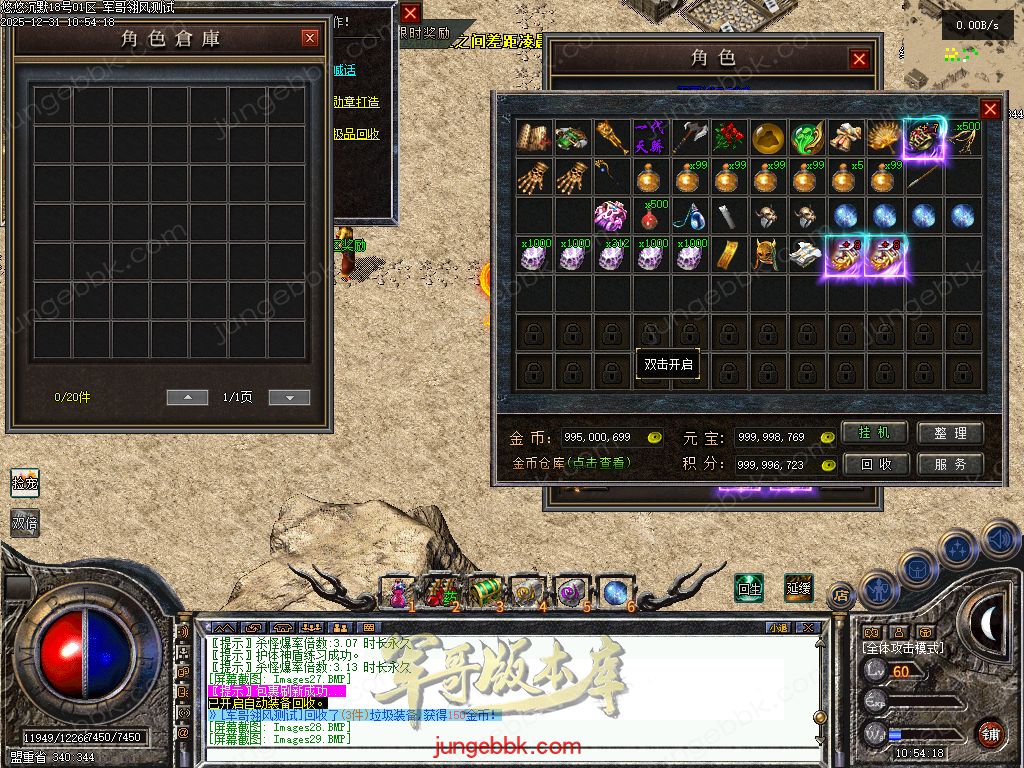Open the 服务 service menu
This screenshot has width=1024, height=768.
click(950, 464)
